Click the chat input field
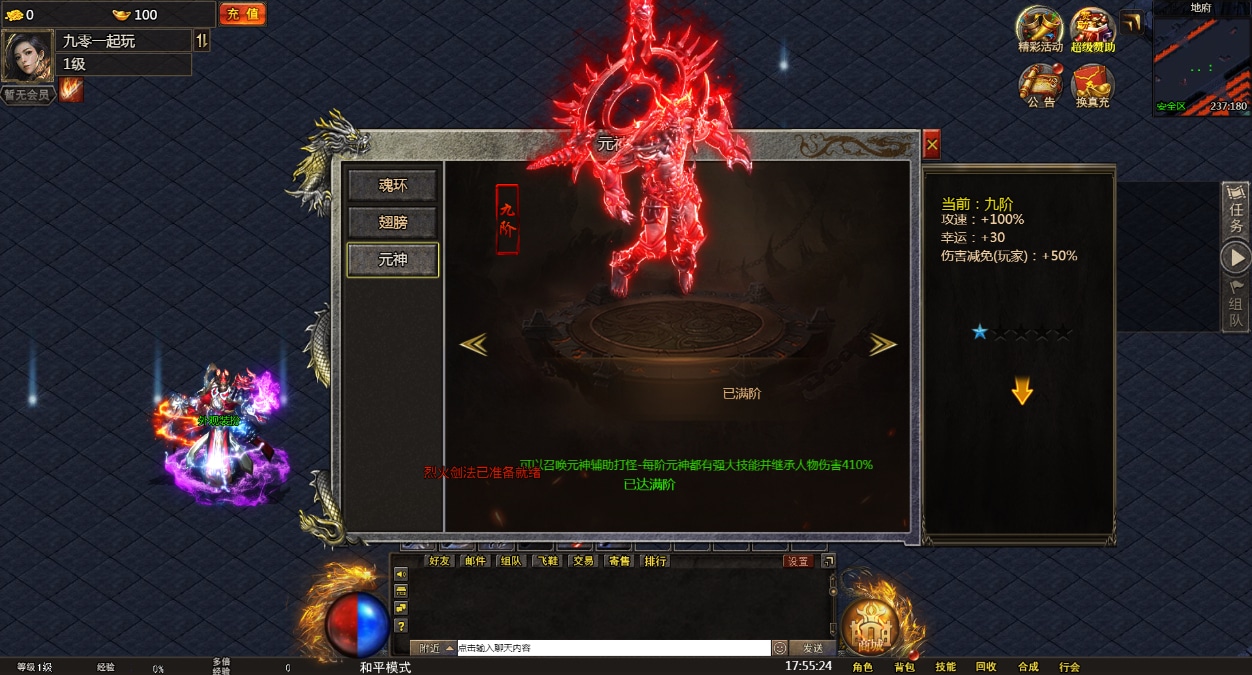This screenshot has height=675, width=1252. pyautogui.click(x=613, y=648)
